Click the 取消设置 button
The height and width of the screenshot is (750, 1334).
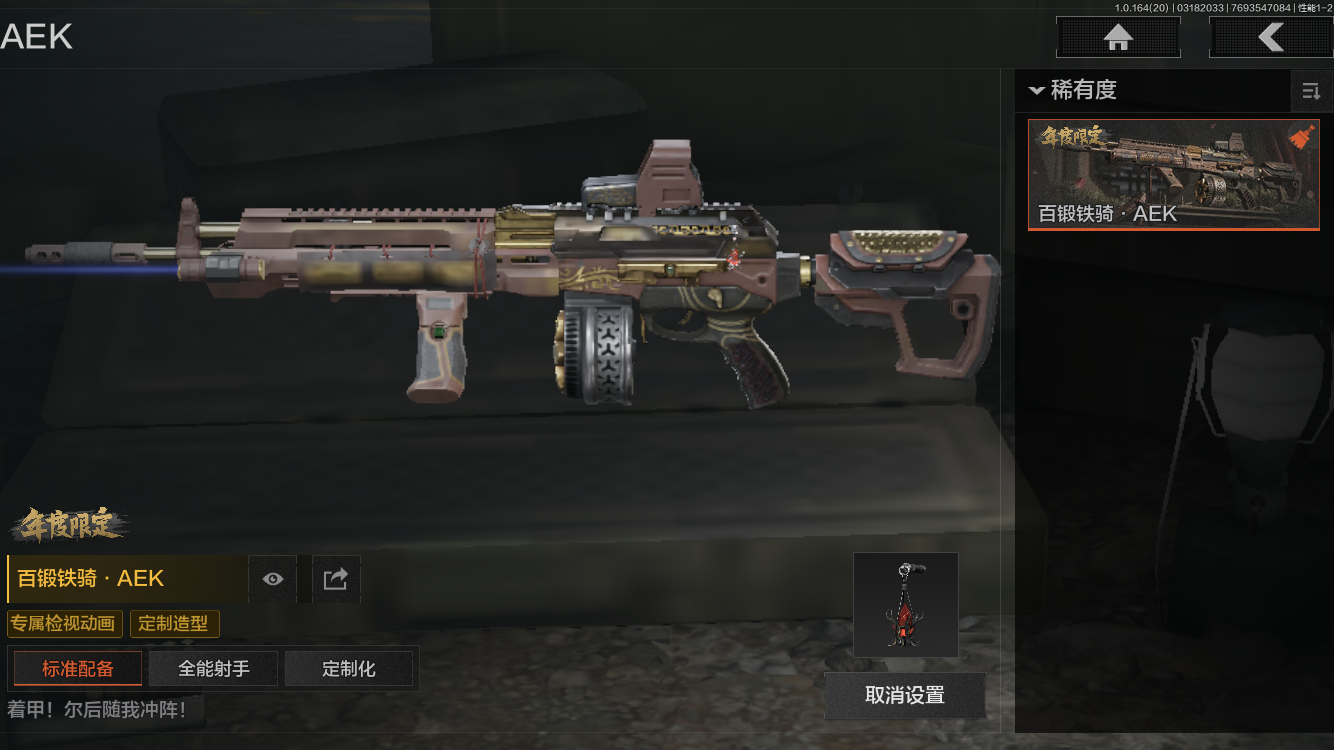tap(904, 695)
